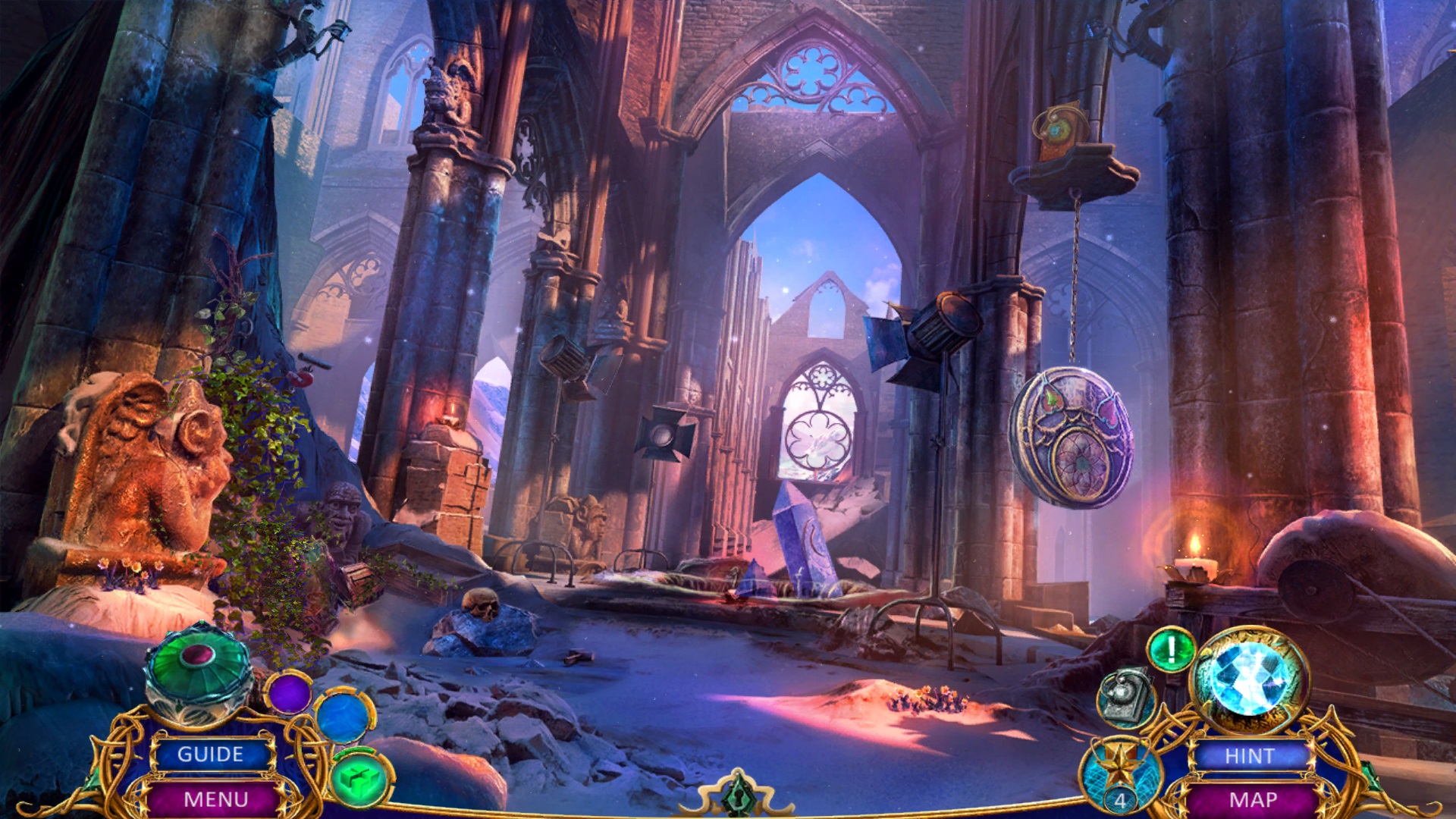Open the green cubes collectibles icon
This screenshot has height=819, width=1456.
[361, 779]
